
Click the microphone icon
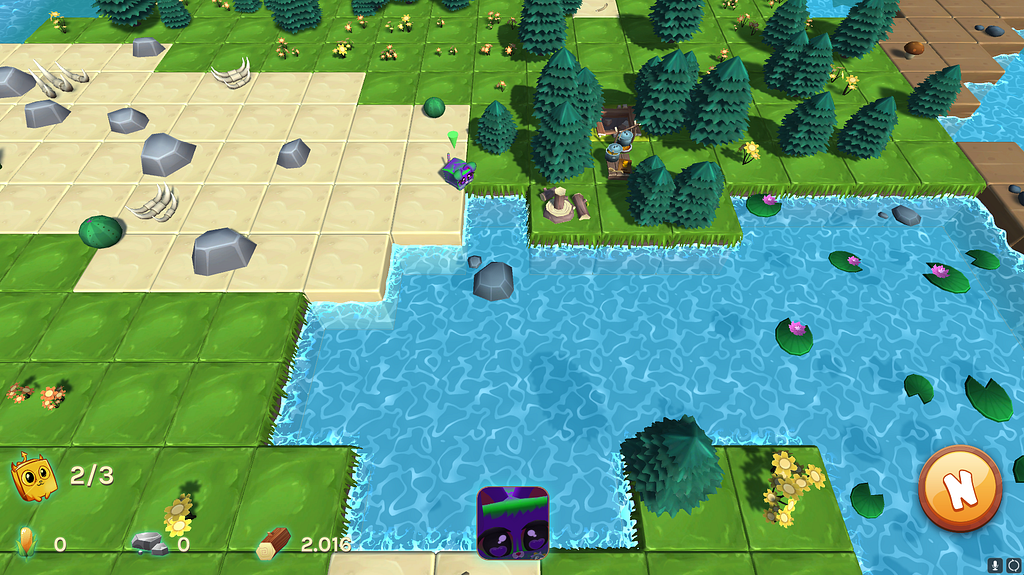pos(996,565)
